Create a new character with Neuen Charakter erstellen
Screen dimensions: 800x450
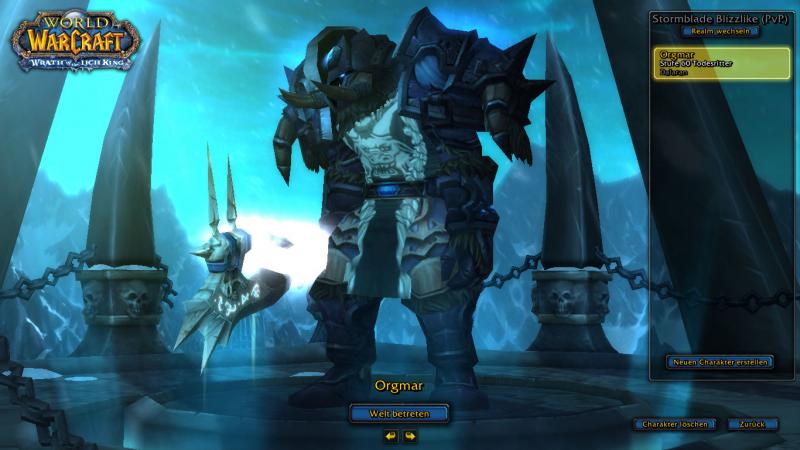tap(720, 361)
